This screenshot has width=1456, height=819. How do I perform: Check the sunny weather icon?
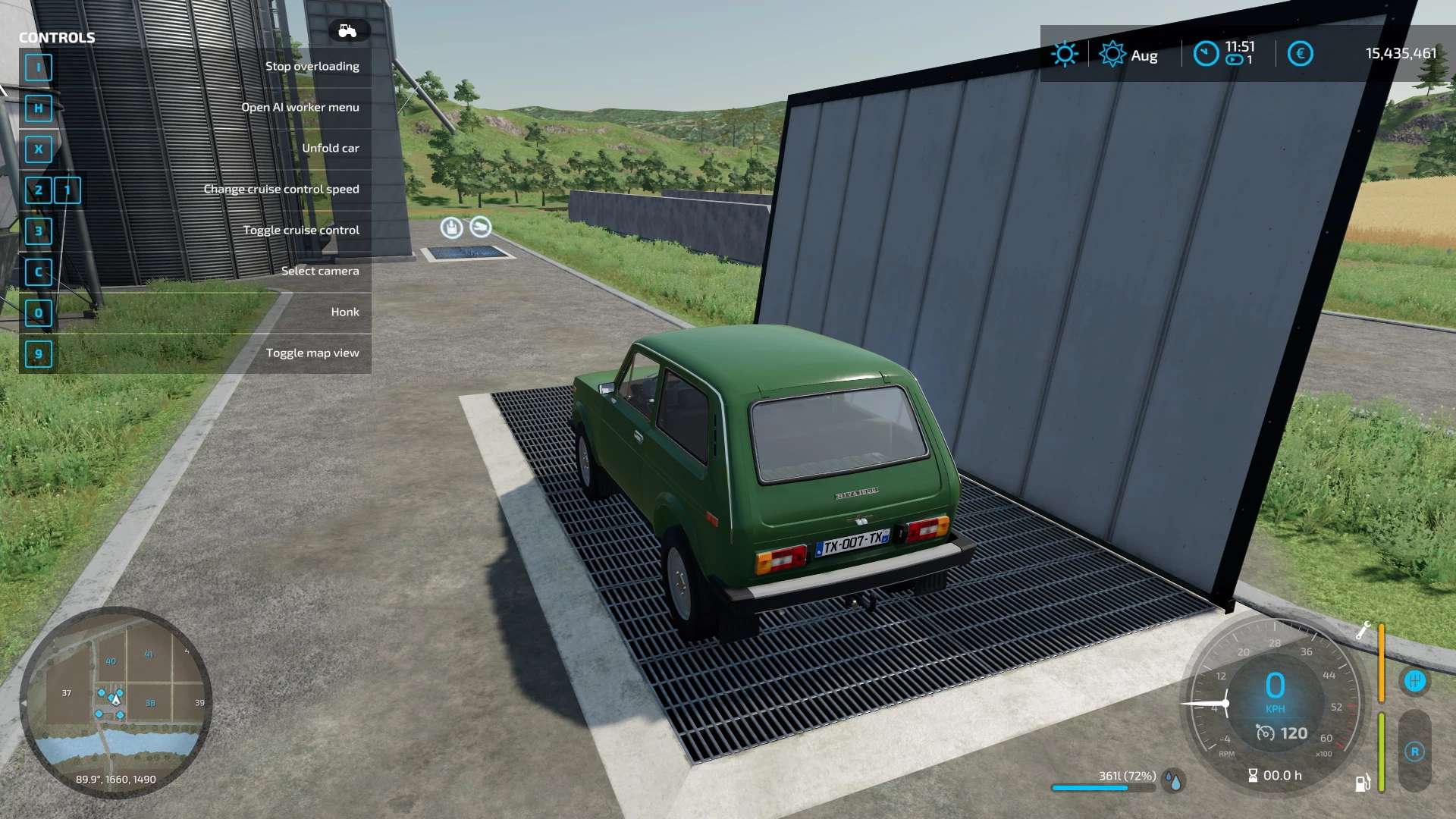click(1064, 54)
